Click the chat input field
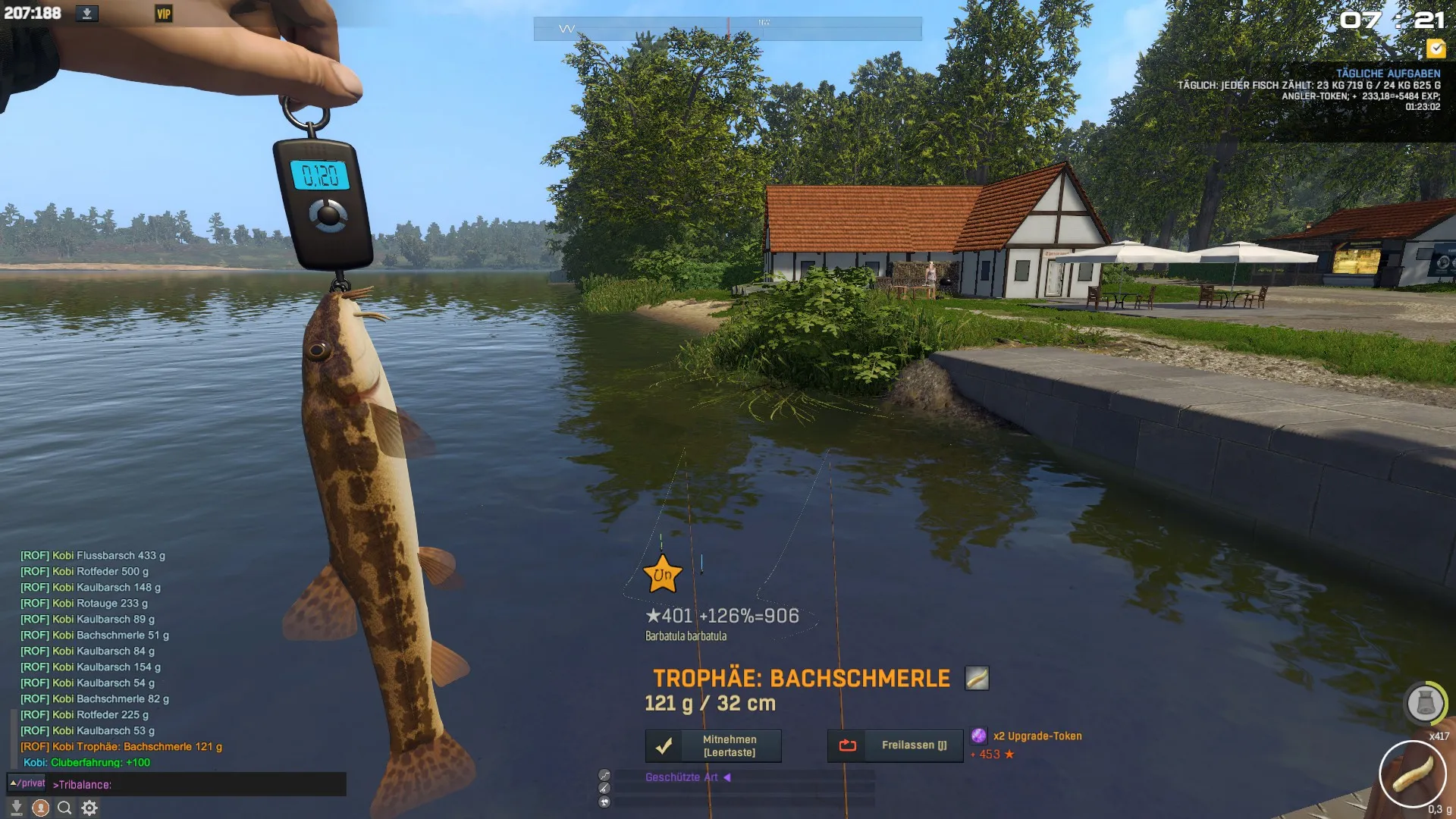 [197, 785]
